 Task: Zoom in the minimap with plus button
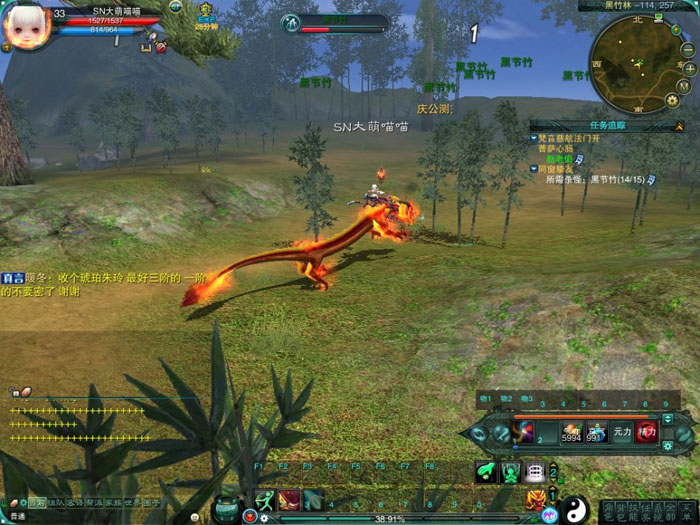[x=690, y=68]
